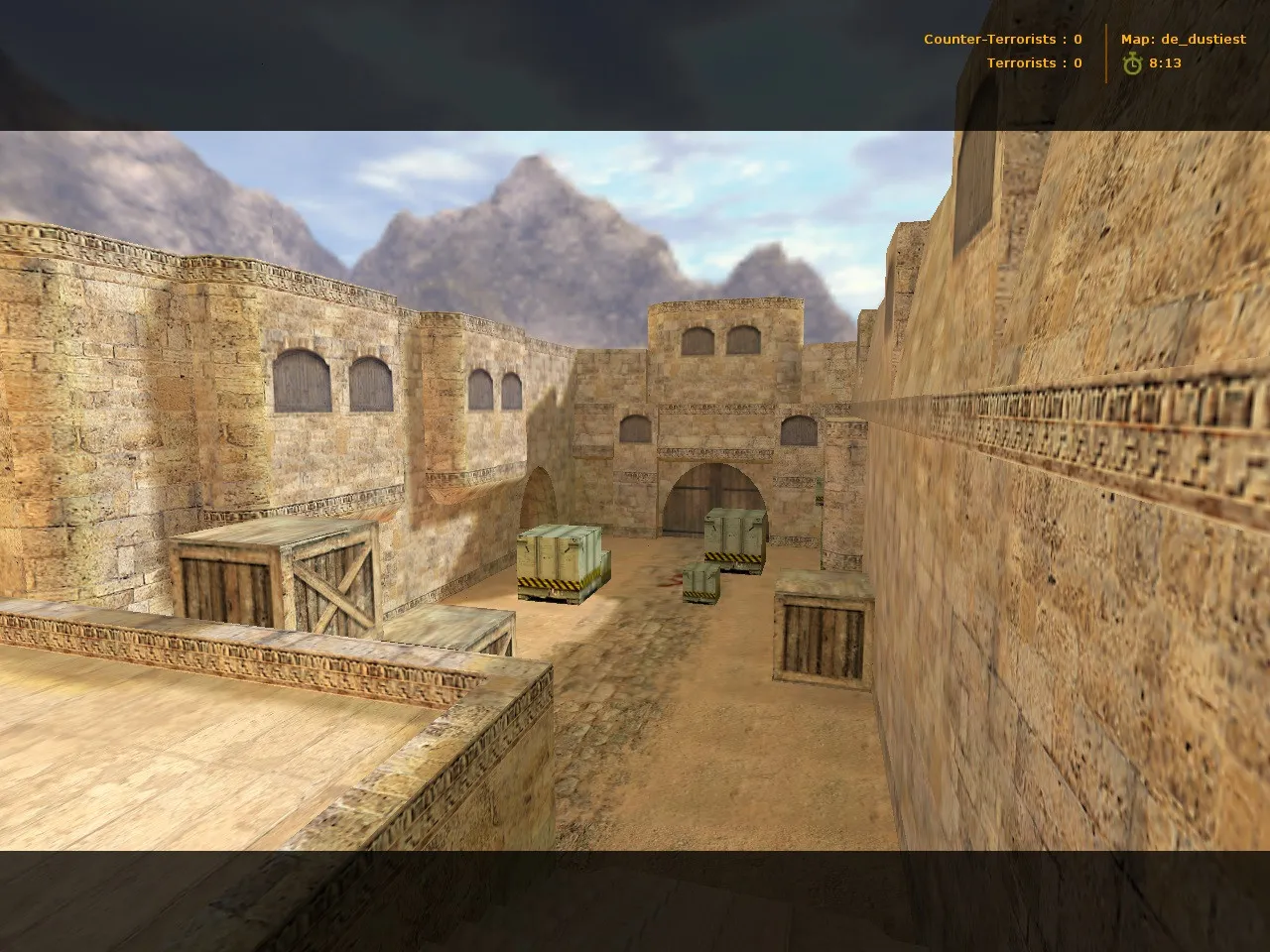Select the green round timer symbol
1270x952 pixels.
(1132, 62)
